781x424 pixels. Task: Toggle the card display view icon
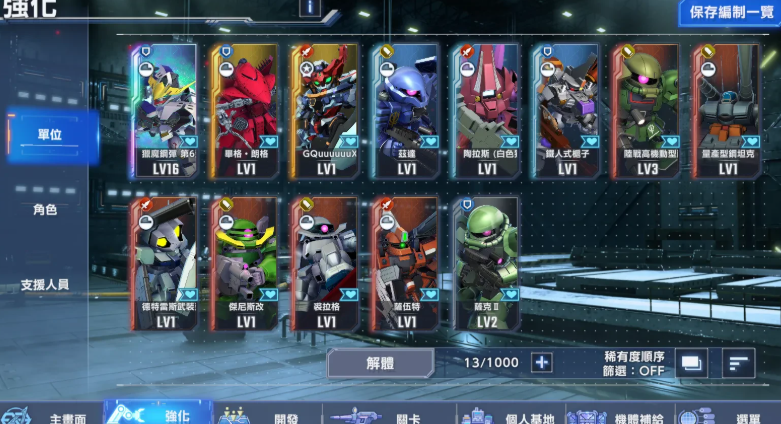pyautogui.click(x=691, y=362)
